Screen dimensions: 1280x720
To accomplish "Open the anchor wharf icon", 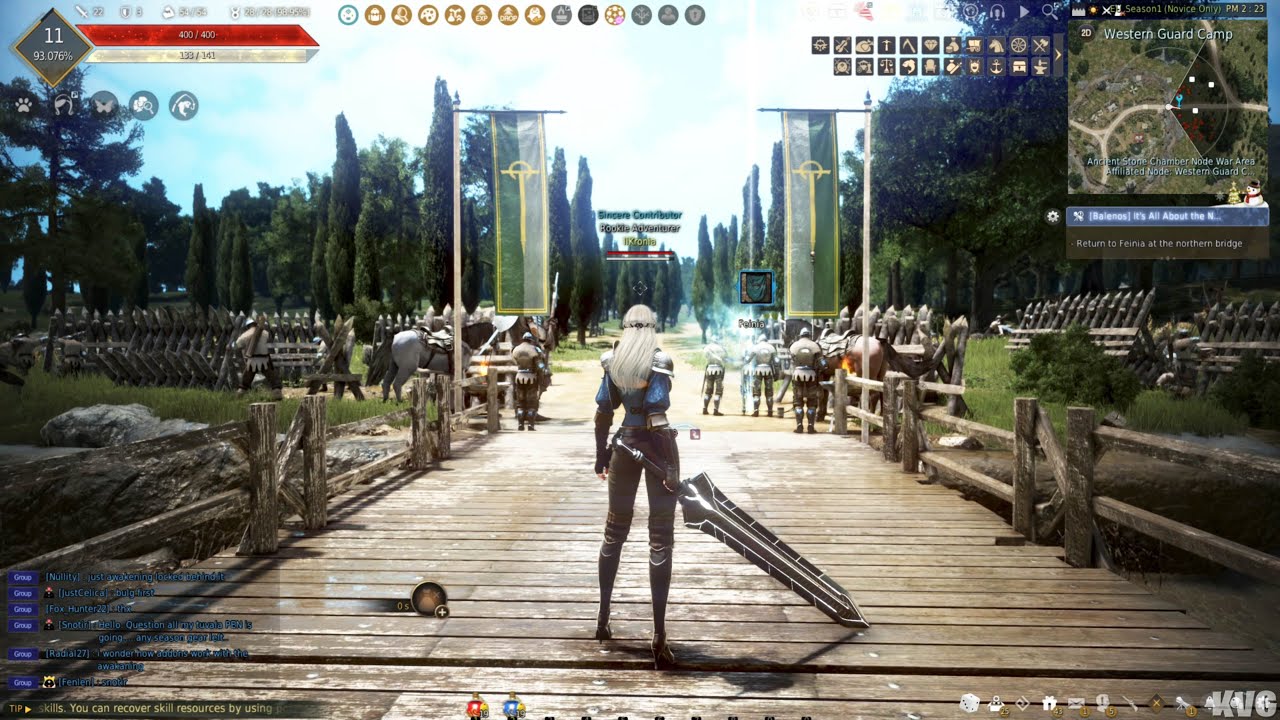I will click(996, 66).
